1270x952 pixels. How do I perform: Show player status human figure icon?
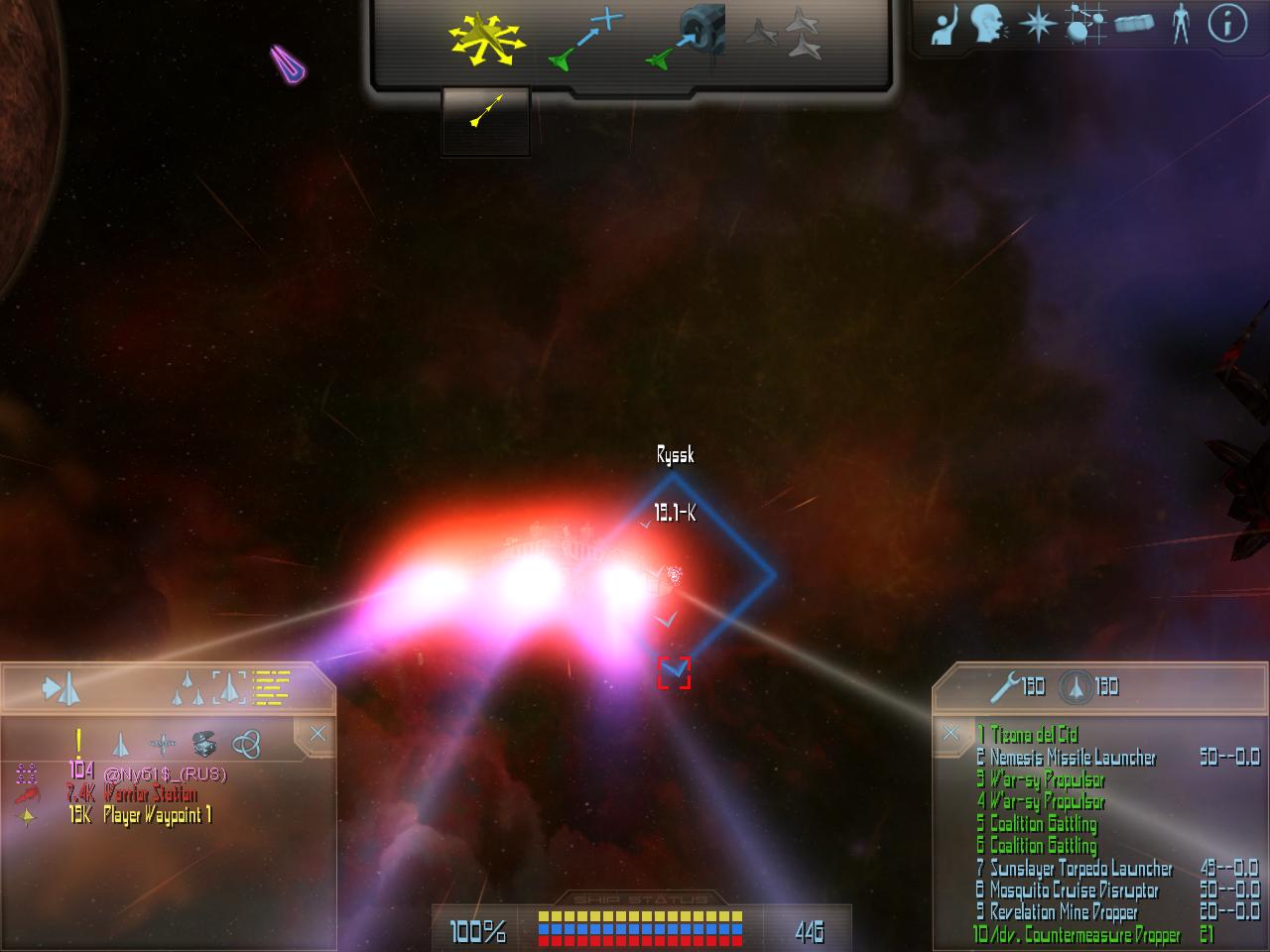pos(1180,25)
